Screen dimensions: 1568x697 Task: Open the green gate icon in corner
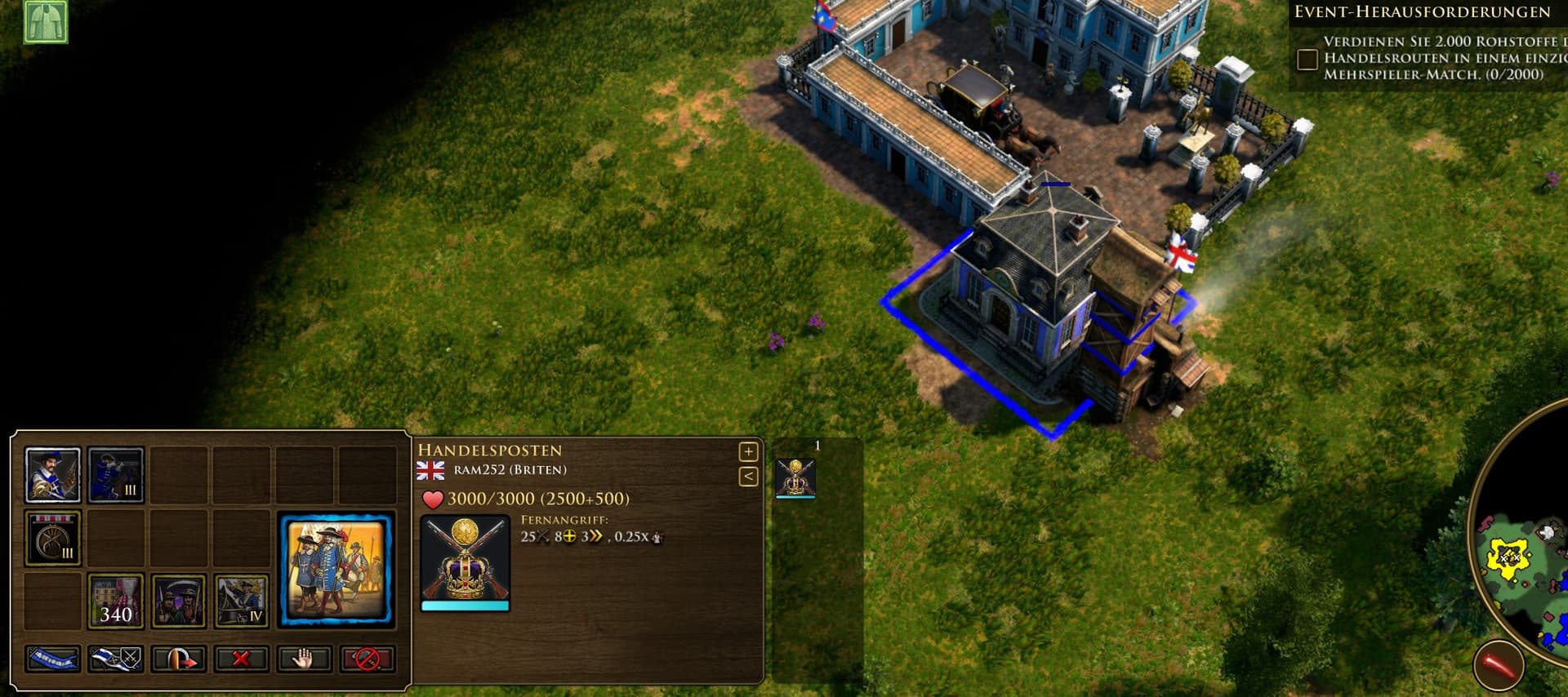tap(45, 20)
